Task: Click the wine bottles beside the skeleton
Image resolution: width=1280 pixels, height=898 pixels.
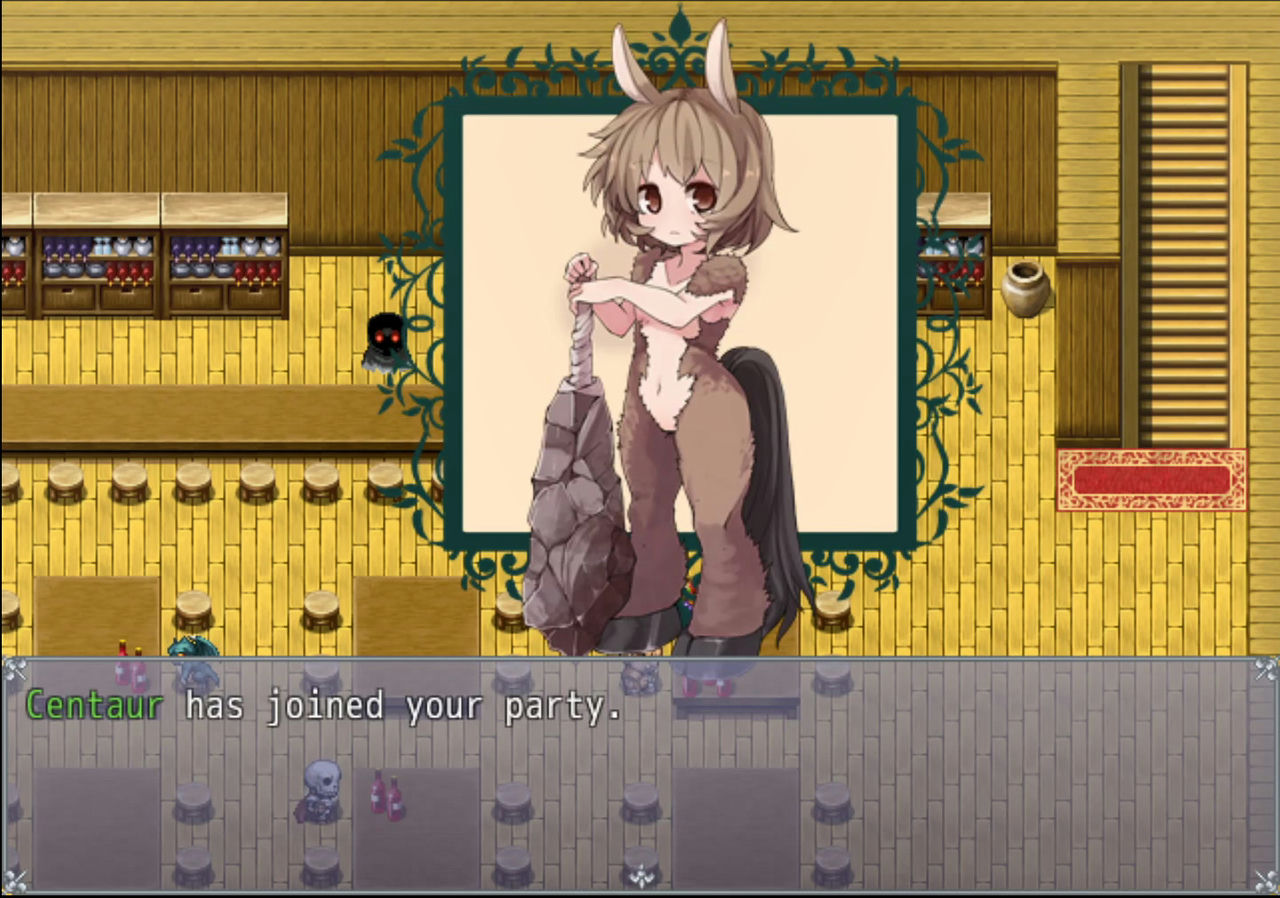Action: click(x=386, y=795)
